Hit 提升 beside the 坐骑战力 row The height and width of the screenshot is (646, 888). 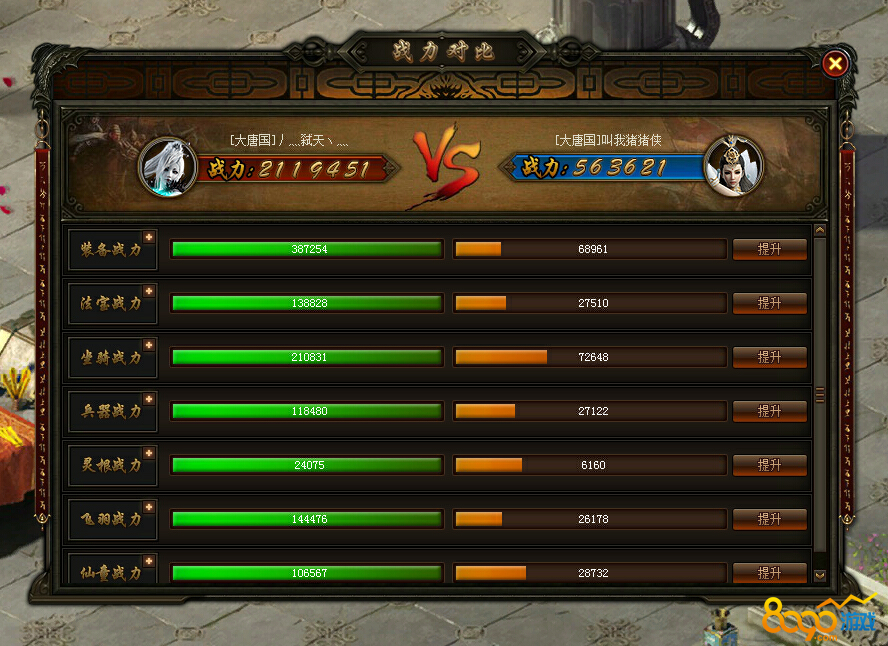(769, 357)
